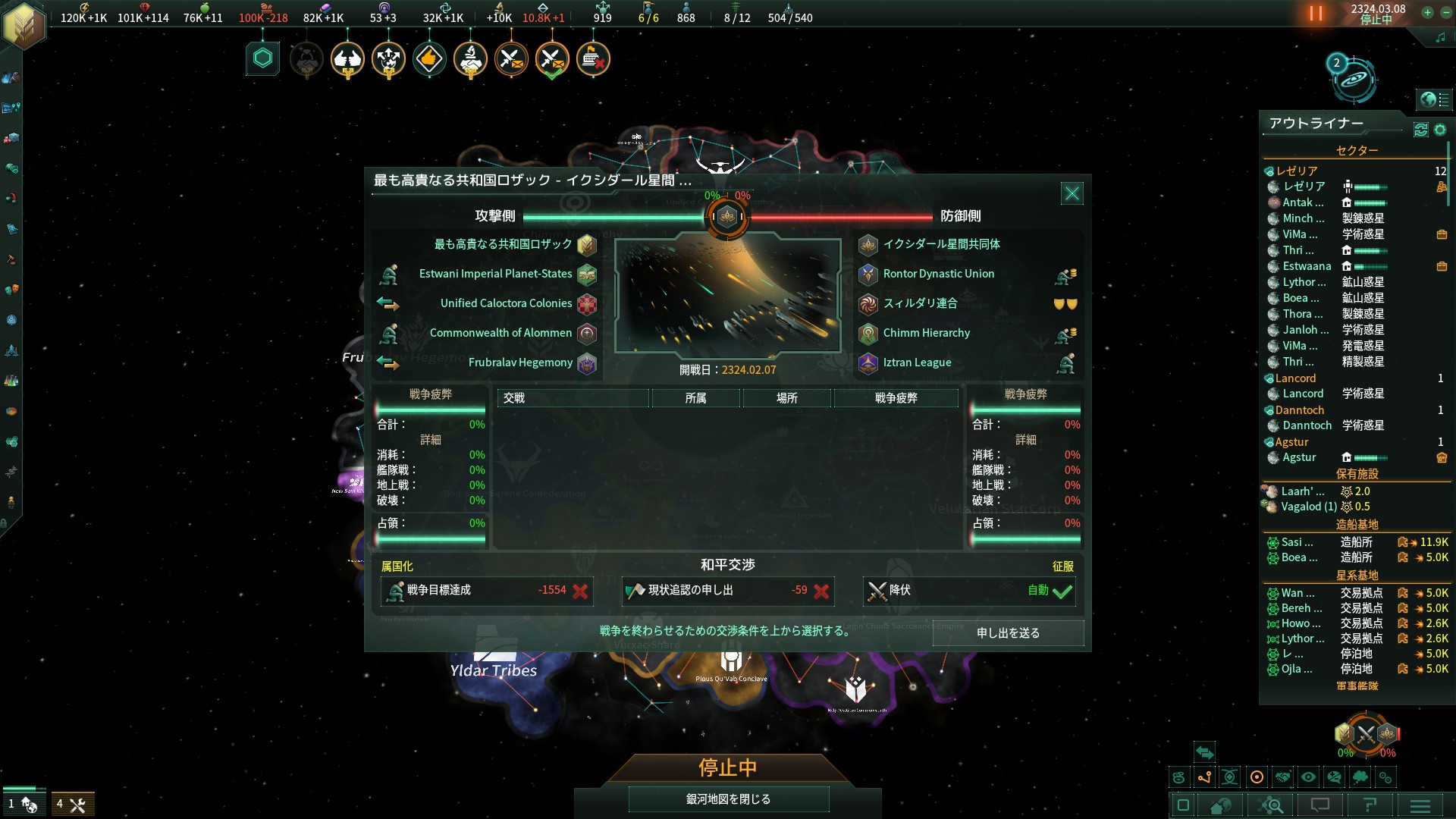
Task: Select the intel eye map mode icon
Action: pos(1308,777)
